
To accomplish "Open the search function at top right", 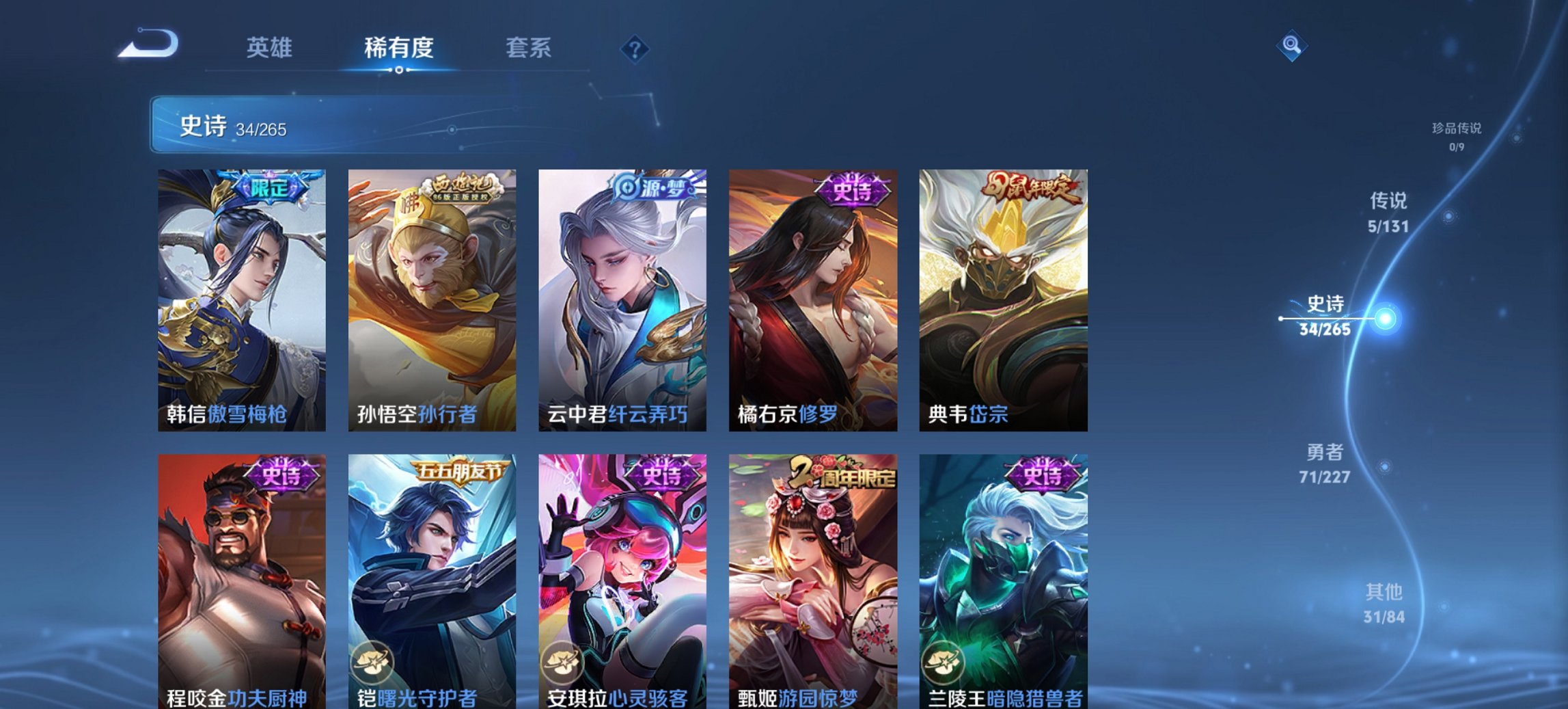I will pos(1292,46).
